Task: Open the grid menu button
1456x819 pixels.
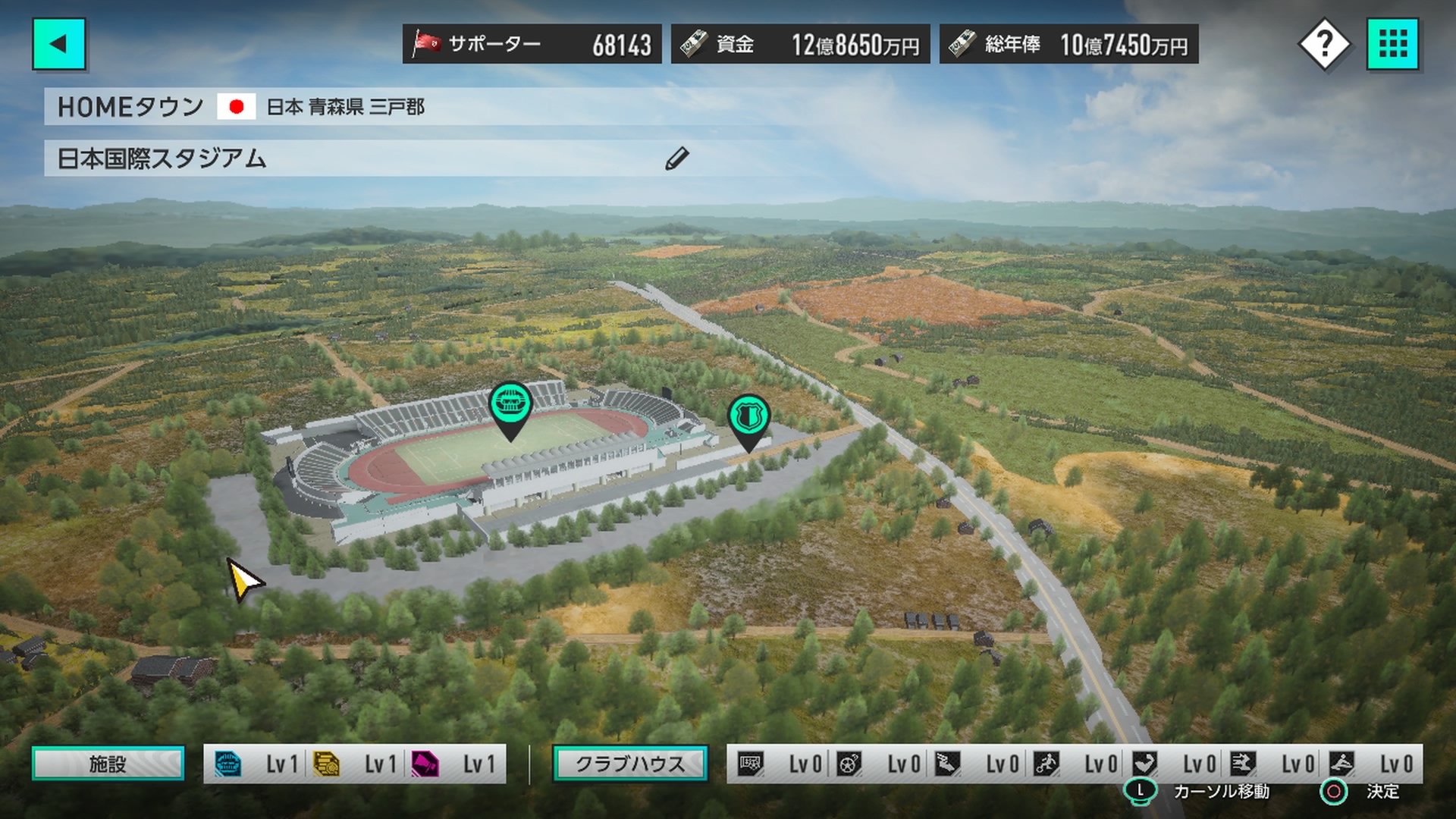Action: click(x=1392, y=44)
